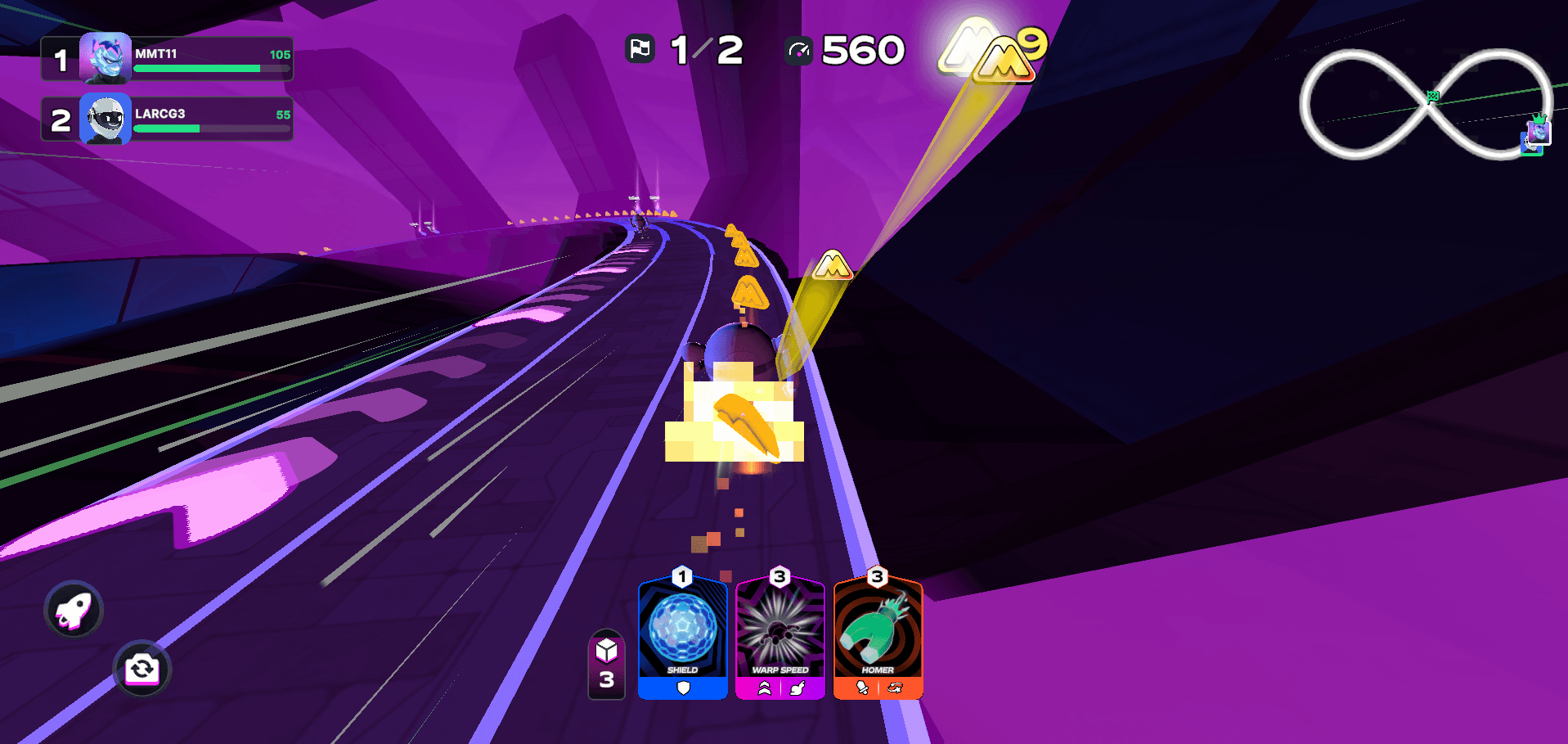Use the Warp Speed card
Image resolution: width=1568 pixels, height=744 pixels.
(780, 636)
